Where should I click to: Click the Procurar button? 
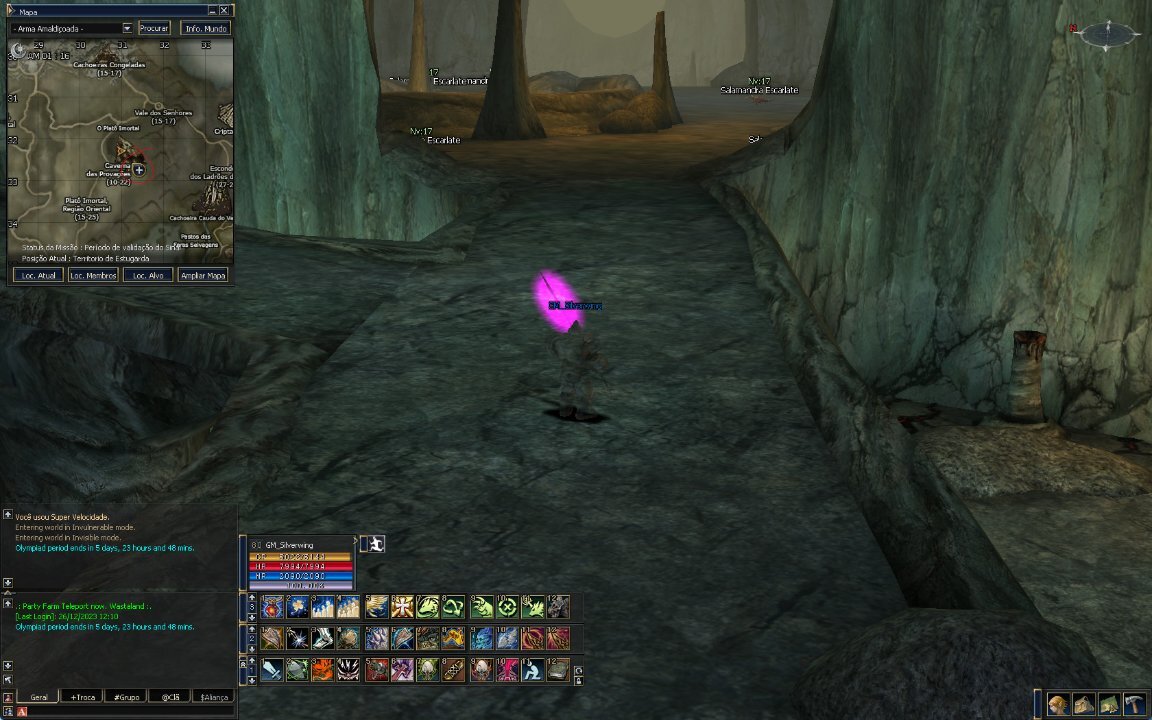[154, 28]
